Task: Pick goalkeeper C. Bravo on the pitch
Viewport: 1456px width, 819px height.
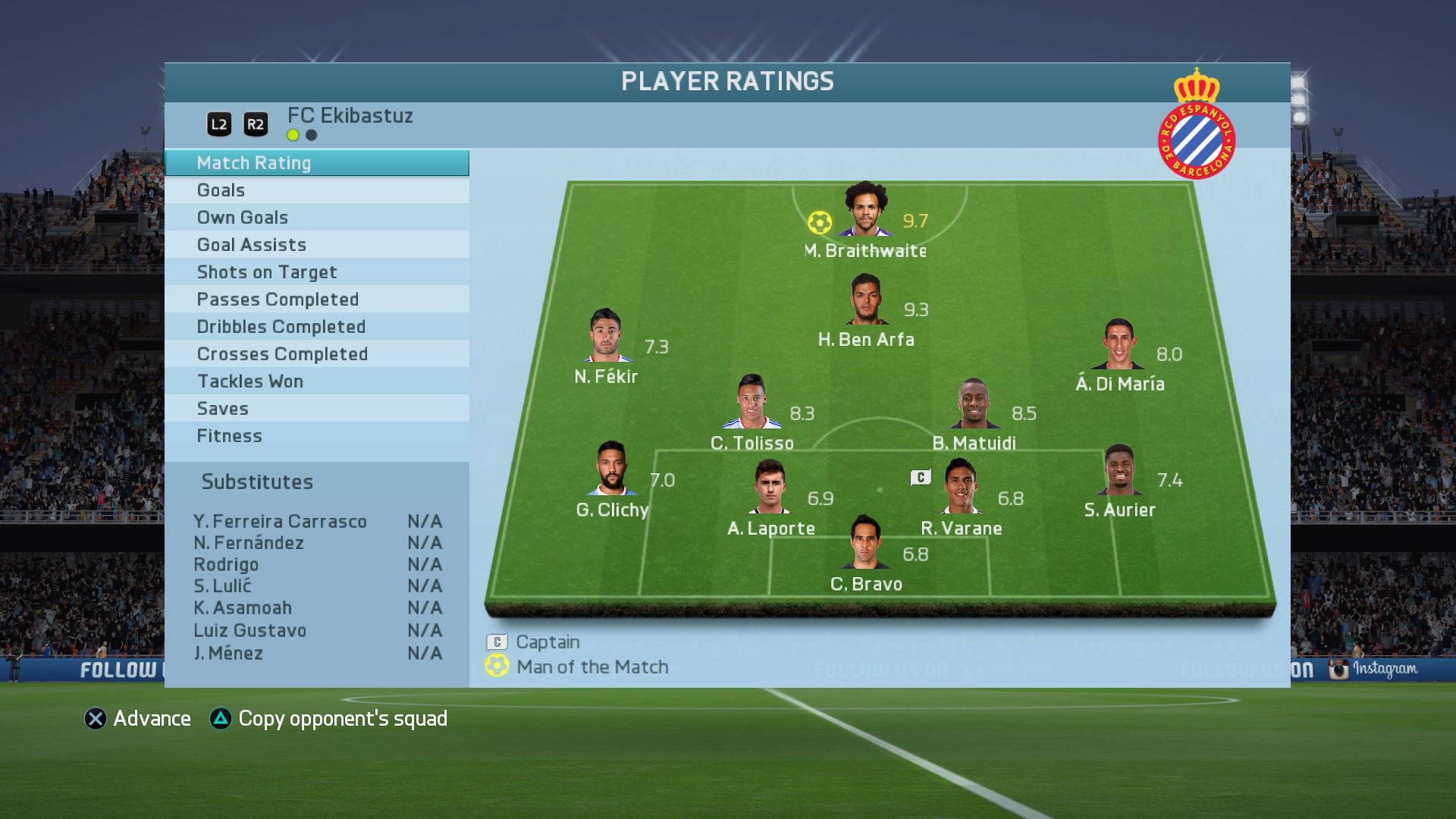Action: [x=866, y=543]
